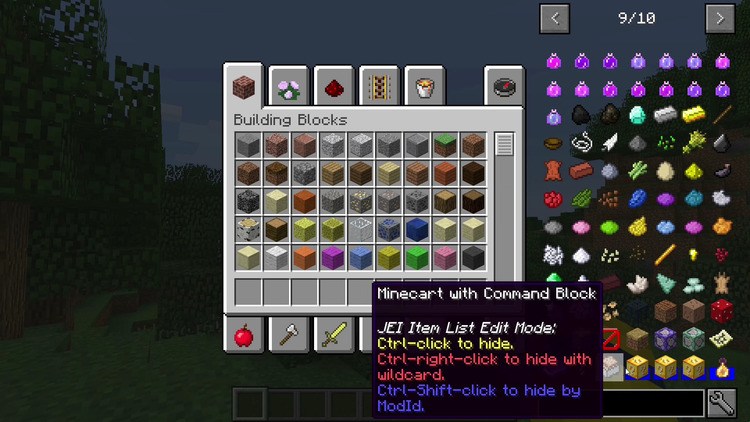Choose the gold ingot in JEI list

[693, 115]
